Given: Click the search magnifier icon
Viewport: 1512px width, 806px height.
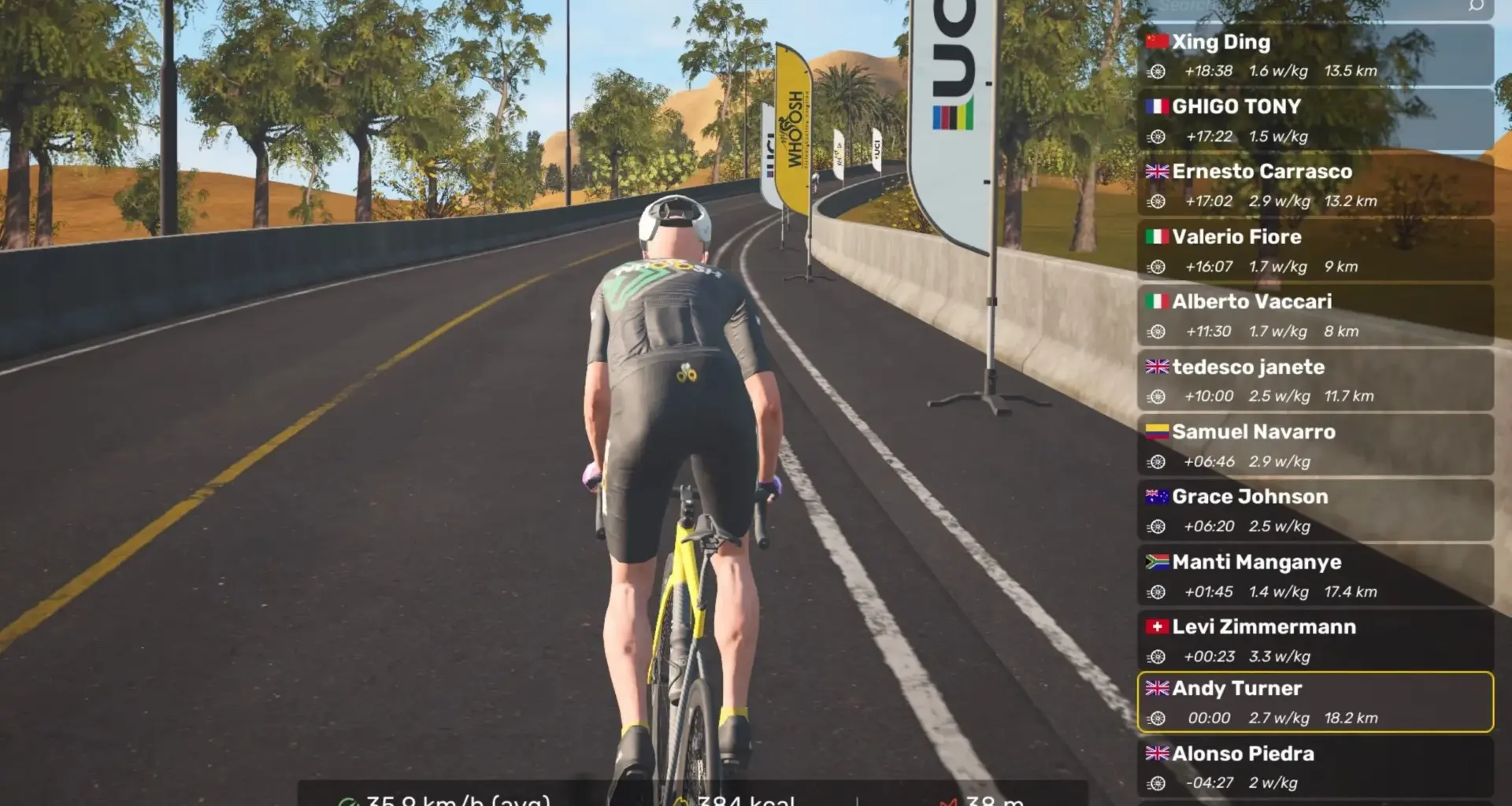Looking at the screenshot, I should click(1476, 6).
